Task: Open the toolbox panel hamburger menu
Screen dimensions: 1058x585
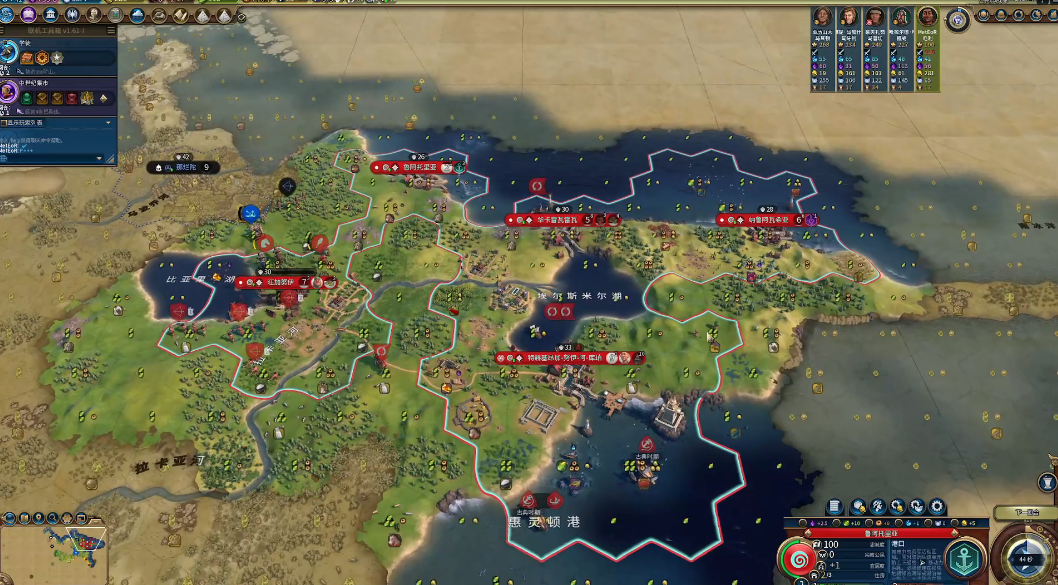Action: click(110, 32)
